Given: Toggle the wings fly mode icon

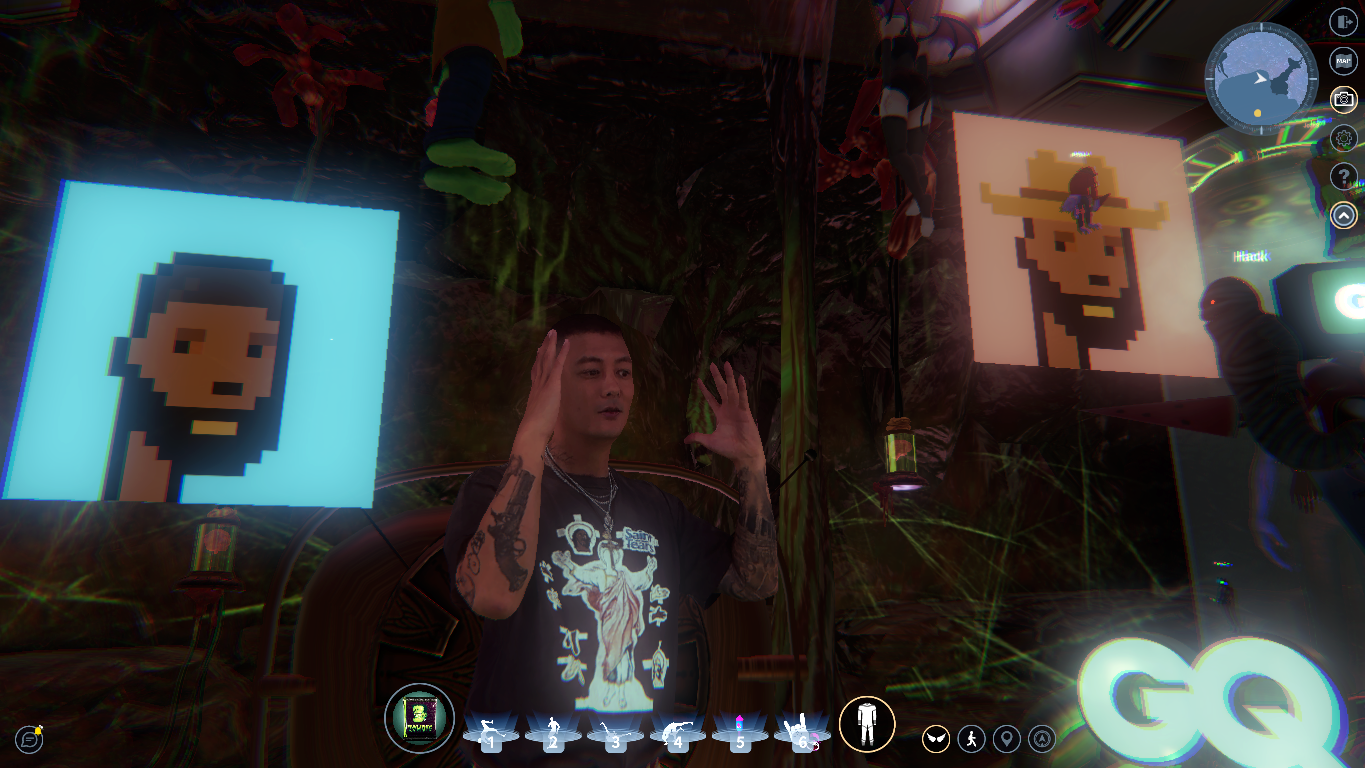Looking at the screenshot, I should pos(936,739).
